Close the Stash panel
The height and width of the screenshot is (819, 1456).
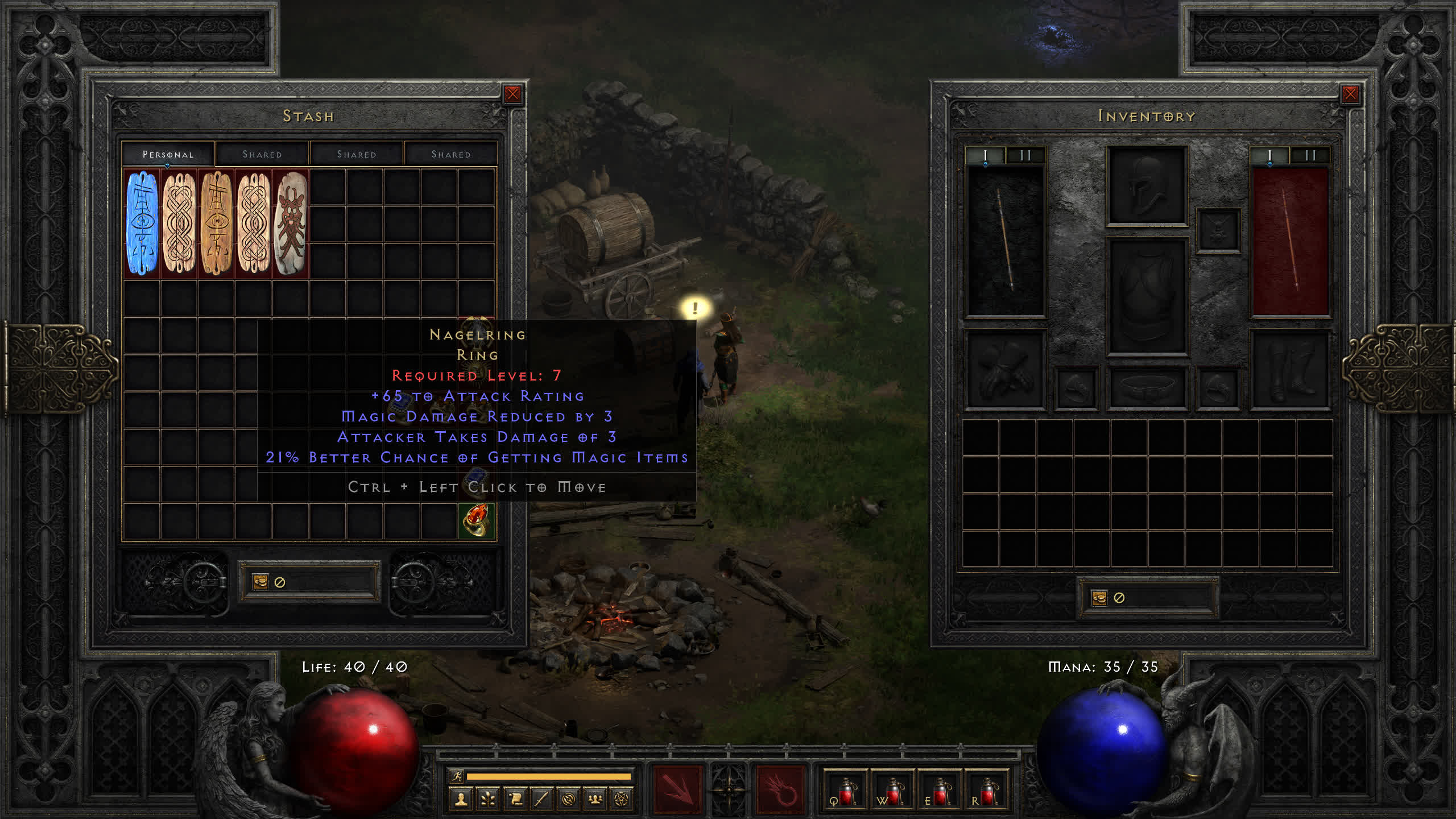click(x=512, y=94)
